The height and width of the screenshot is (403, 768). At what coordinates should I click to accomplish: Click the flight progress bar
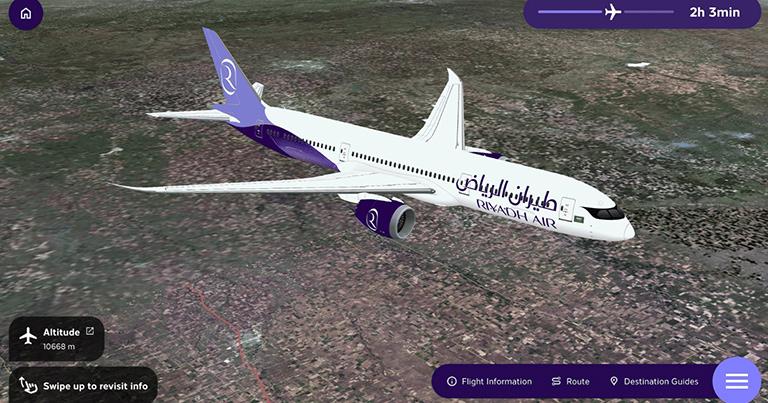[x=605, y=13]
